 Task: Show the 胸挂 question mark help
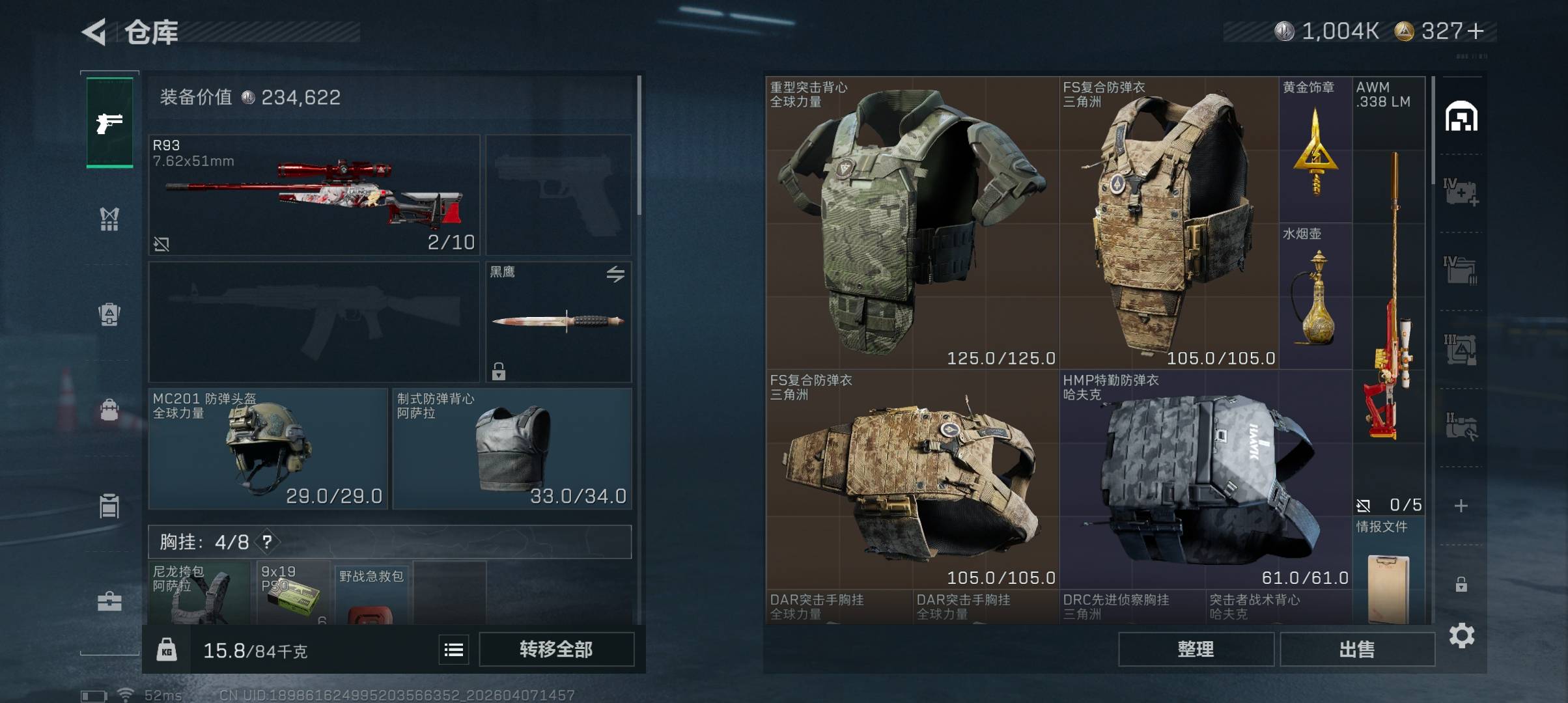click(267, 542)
